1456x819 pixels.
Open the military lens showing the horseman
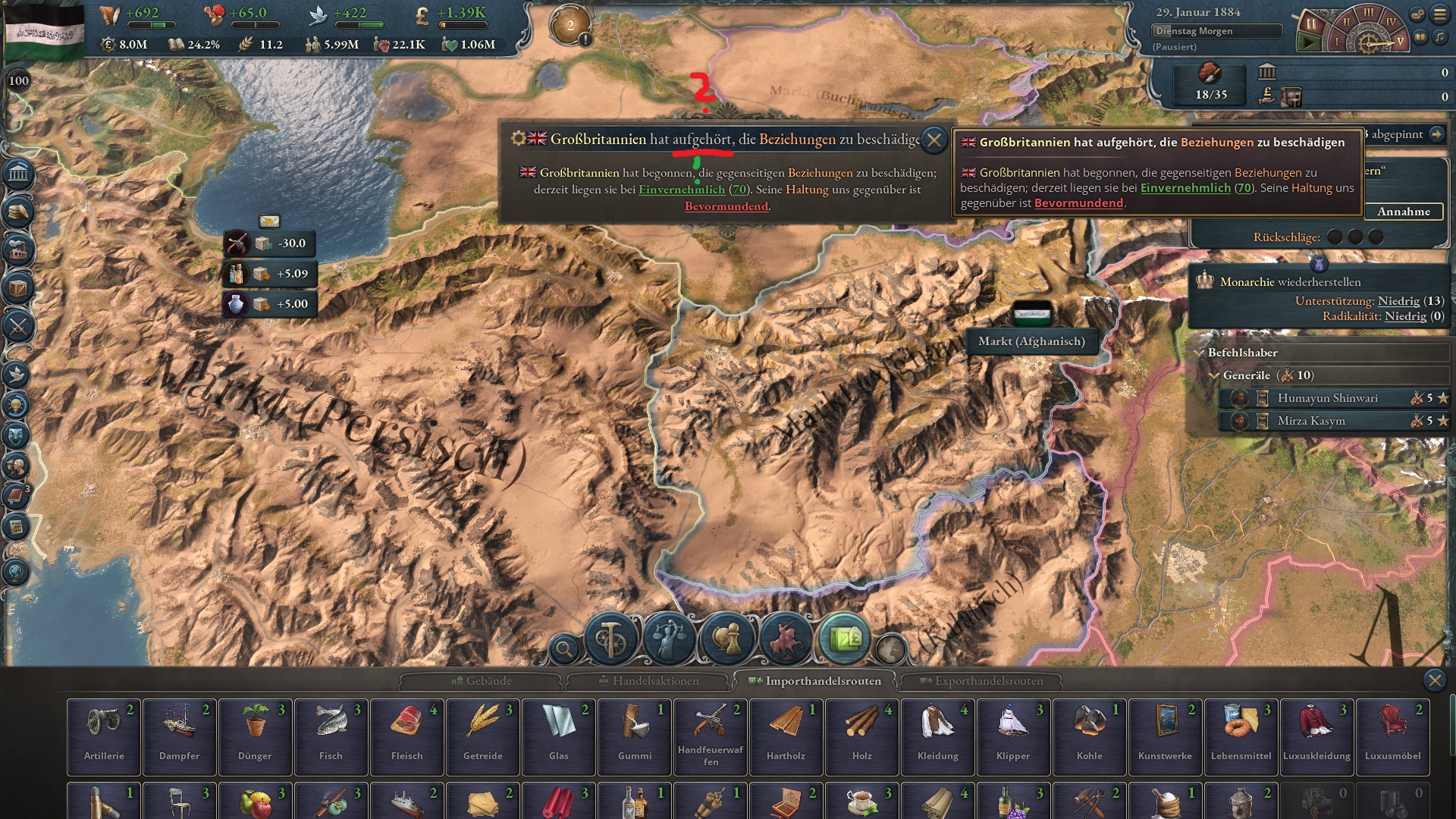pos(786,639)
